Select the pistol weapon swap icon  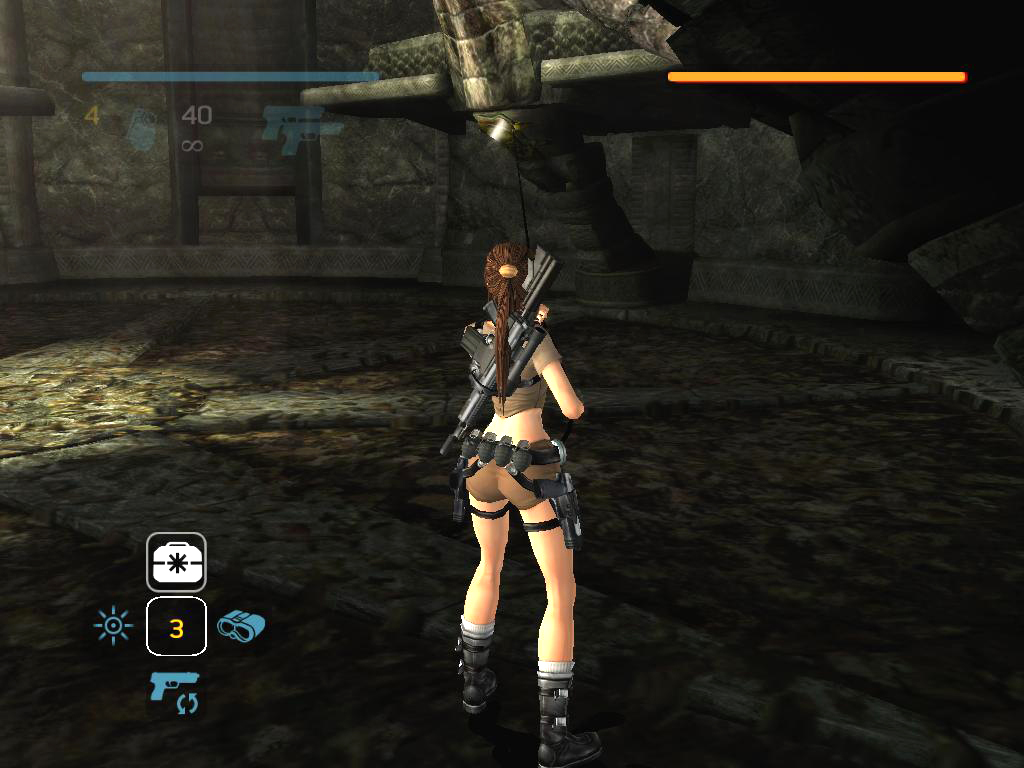coord(175,692)
